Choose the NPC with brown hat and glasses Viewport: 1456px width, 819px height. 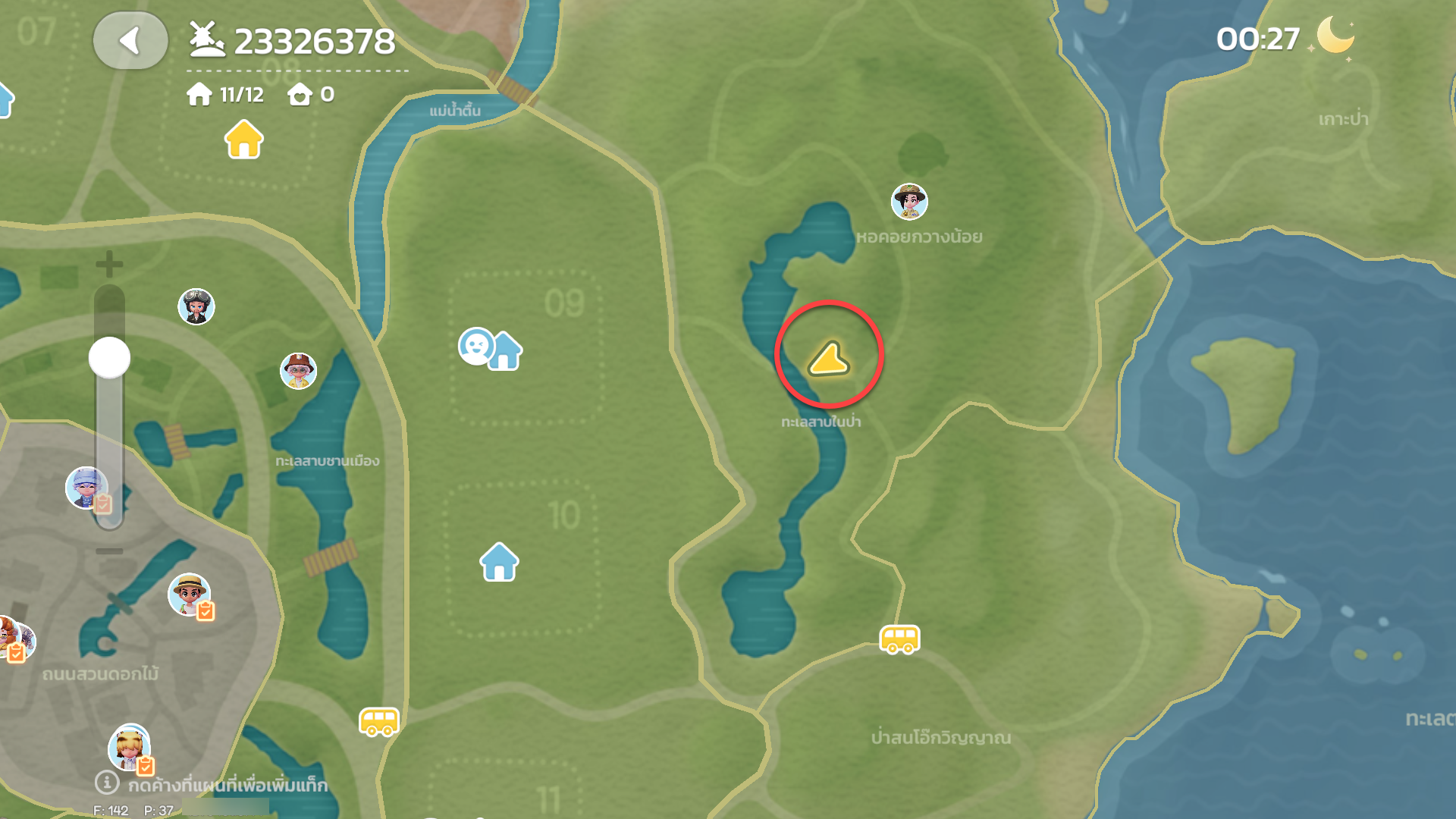coord(298,371)
